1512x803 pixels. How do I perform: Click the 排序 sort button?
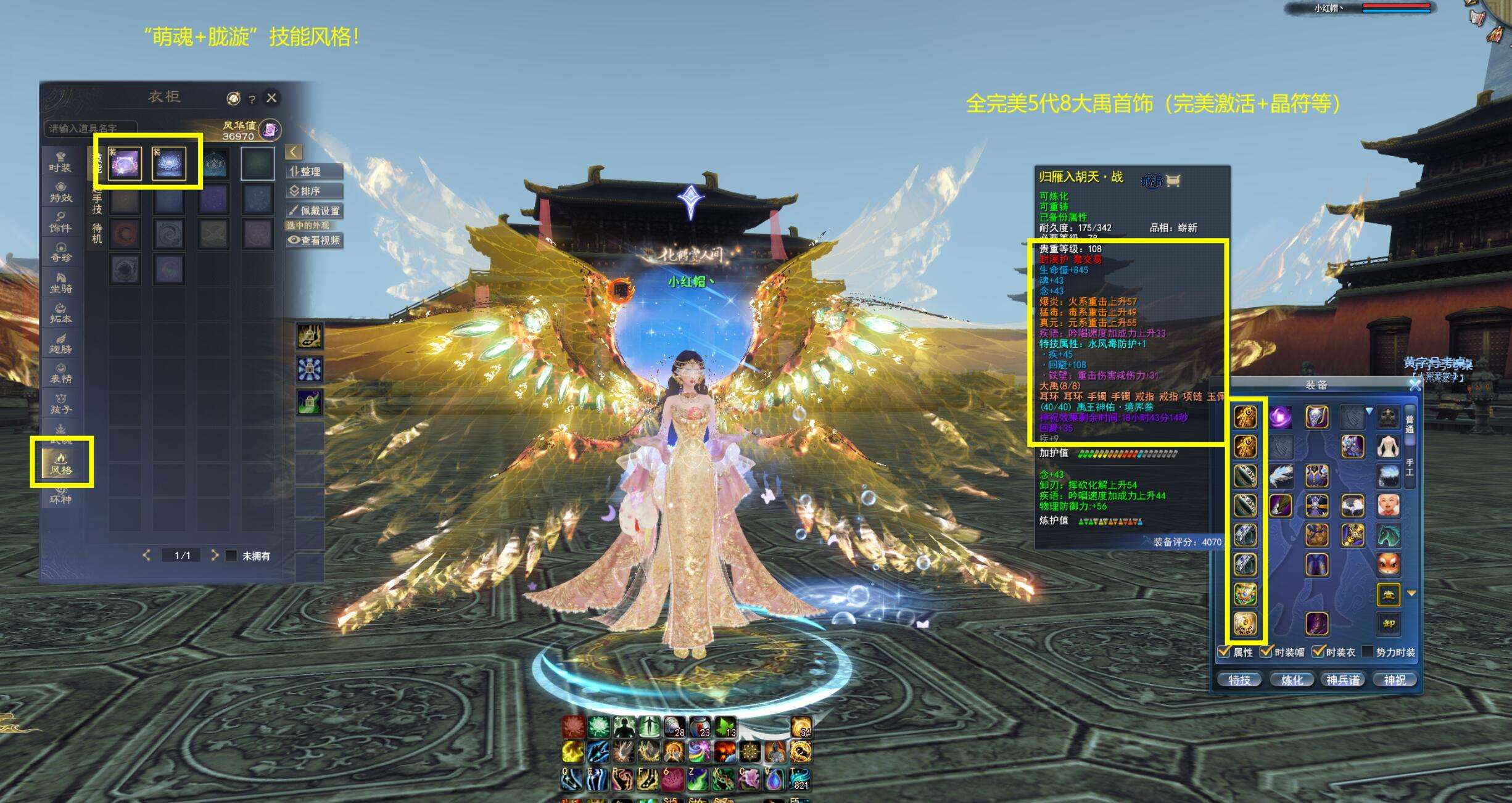[x=314, y=191]
